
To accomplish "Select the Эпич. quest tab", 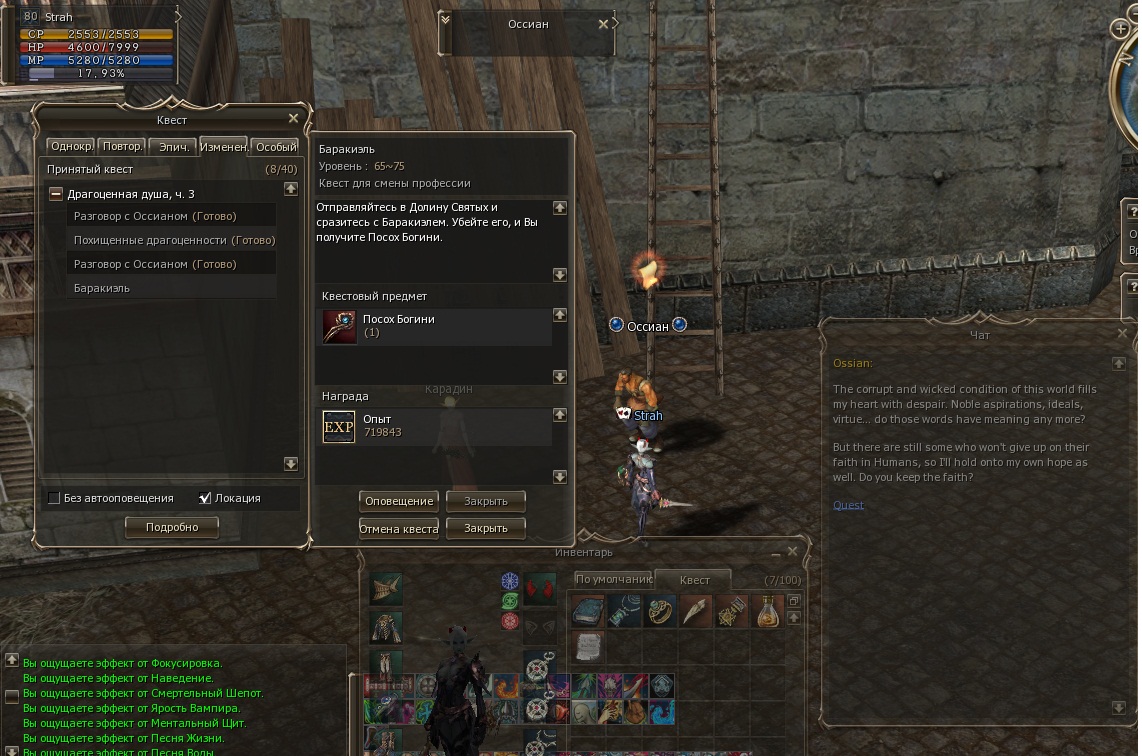I will point(174,147).
